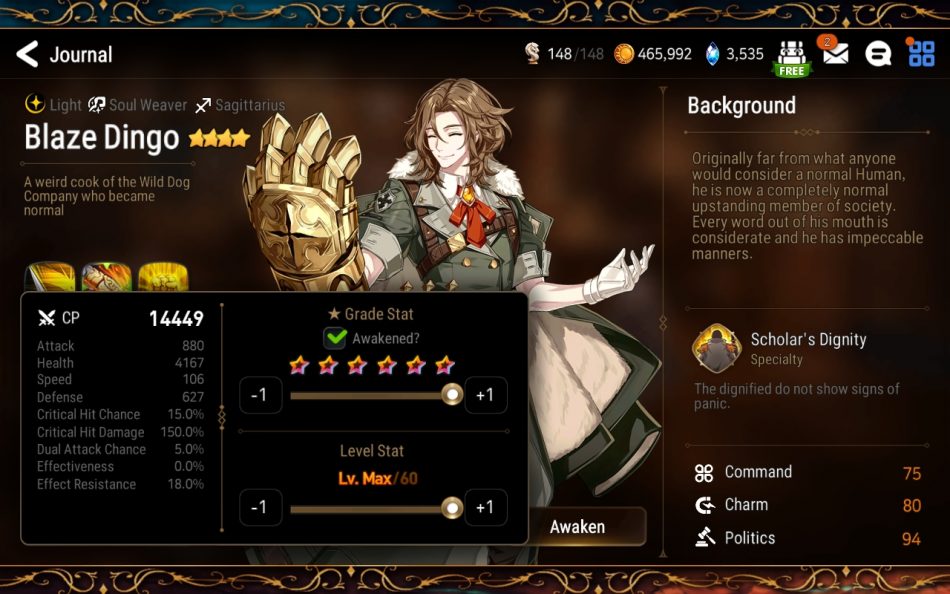The image size is (950, 594).
Task: View the Scholar's Dignity specialty icon
Action: [716, 348]
